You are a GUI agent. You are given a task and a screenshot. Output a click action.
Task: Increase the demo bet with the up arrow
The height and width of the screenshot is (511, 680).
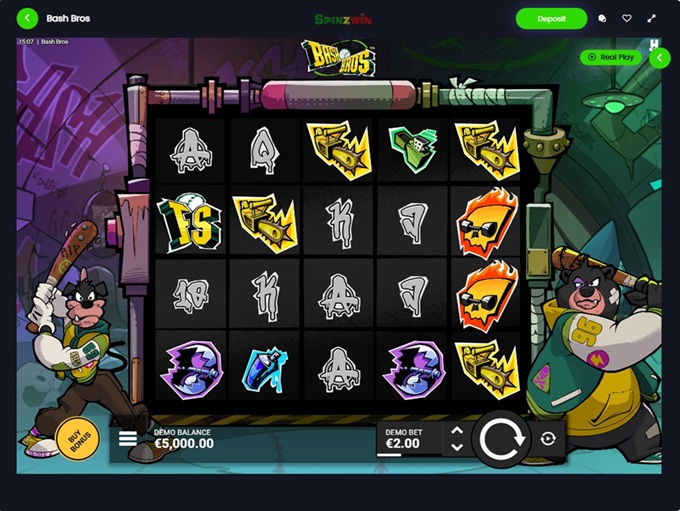[457, 430]
